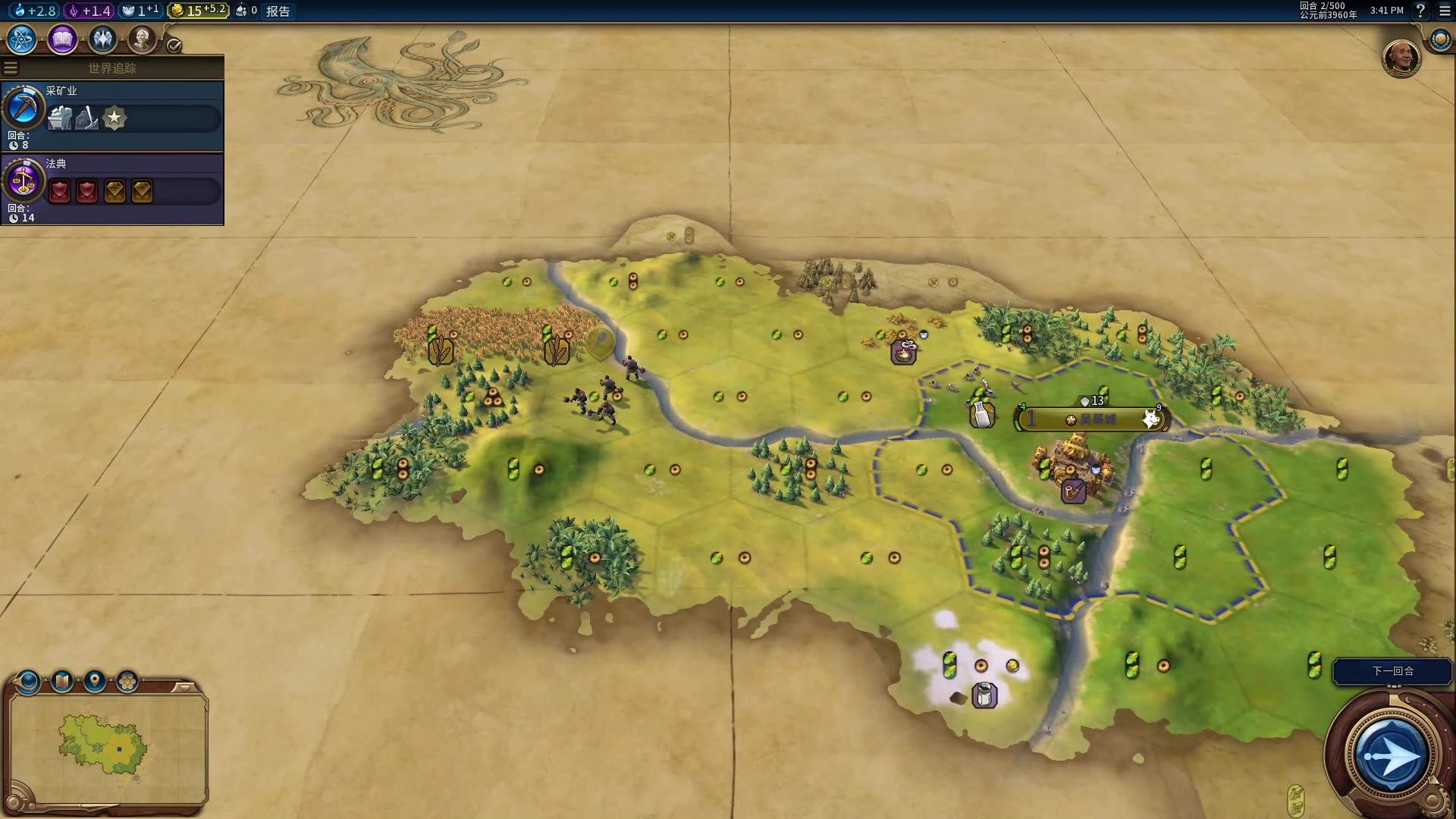Open the 报告 reports list

[278, 11]
